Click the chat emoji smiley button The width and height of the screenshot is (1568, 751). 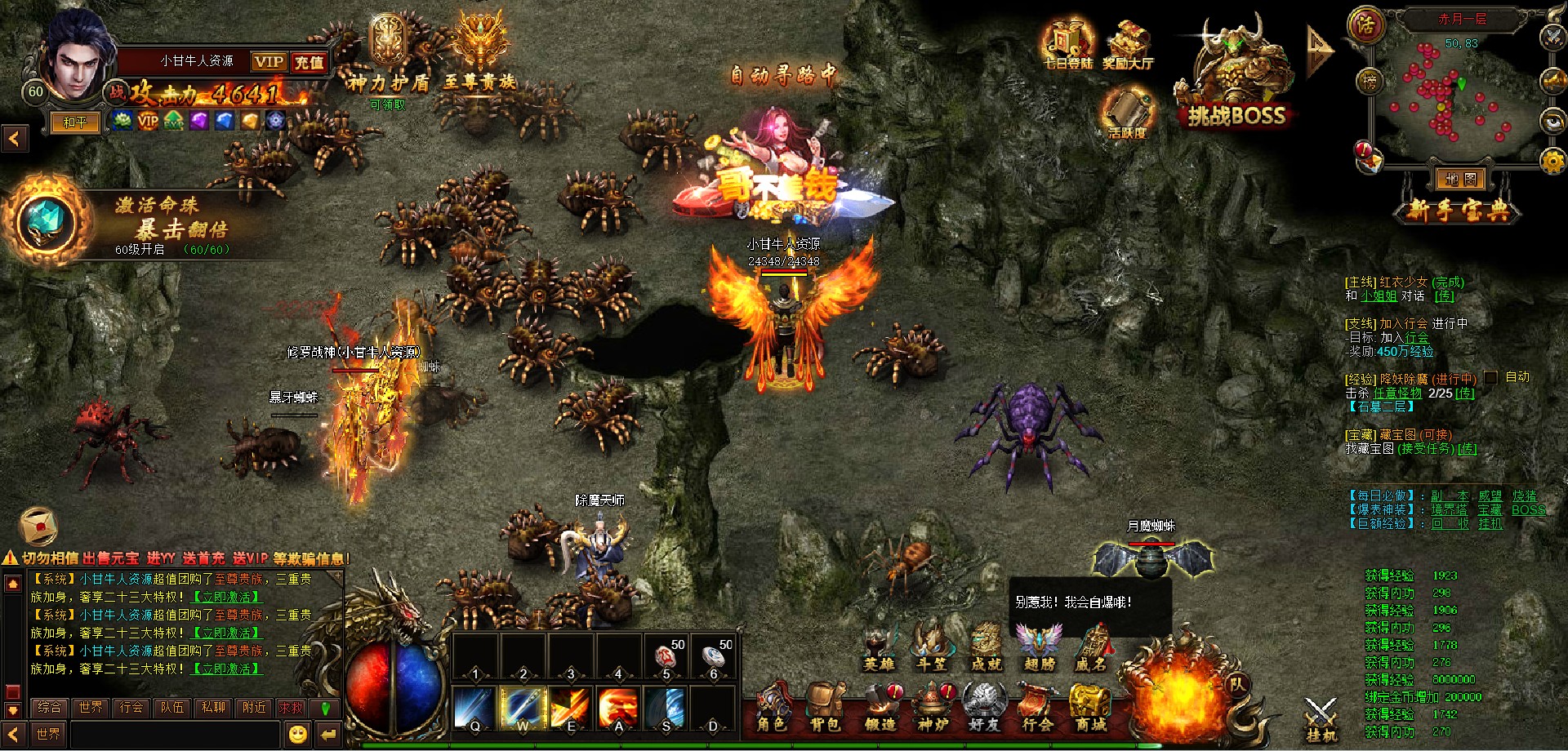pyautogui.click(x=298, y=734)
